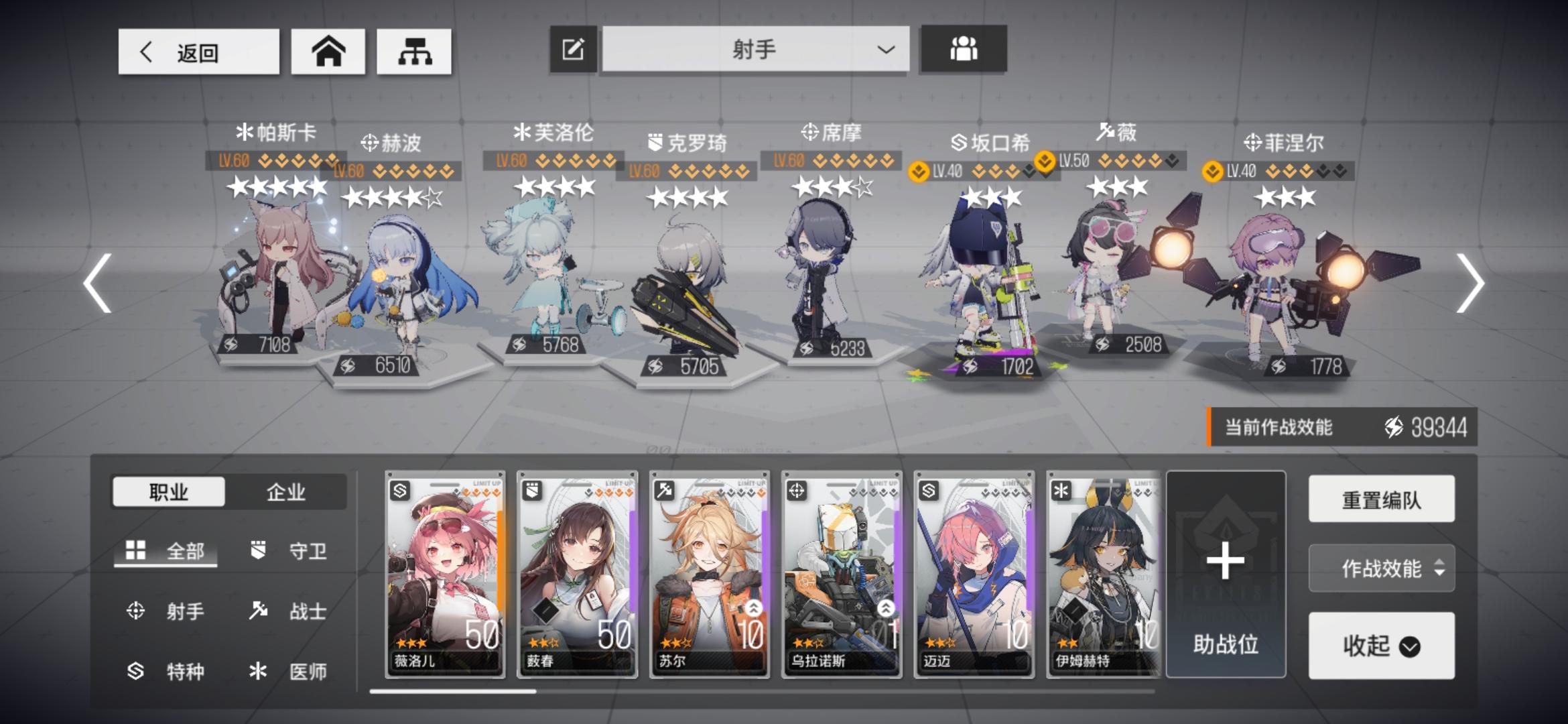Add a support unit via 助战位 plus slot
1568x724 pixels.
pos(1226,566)
